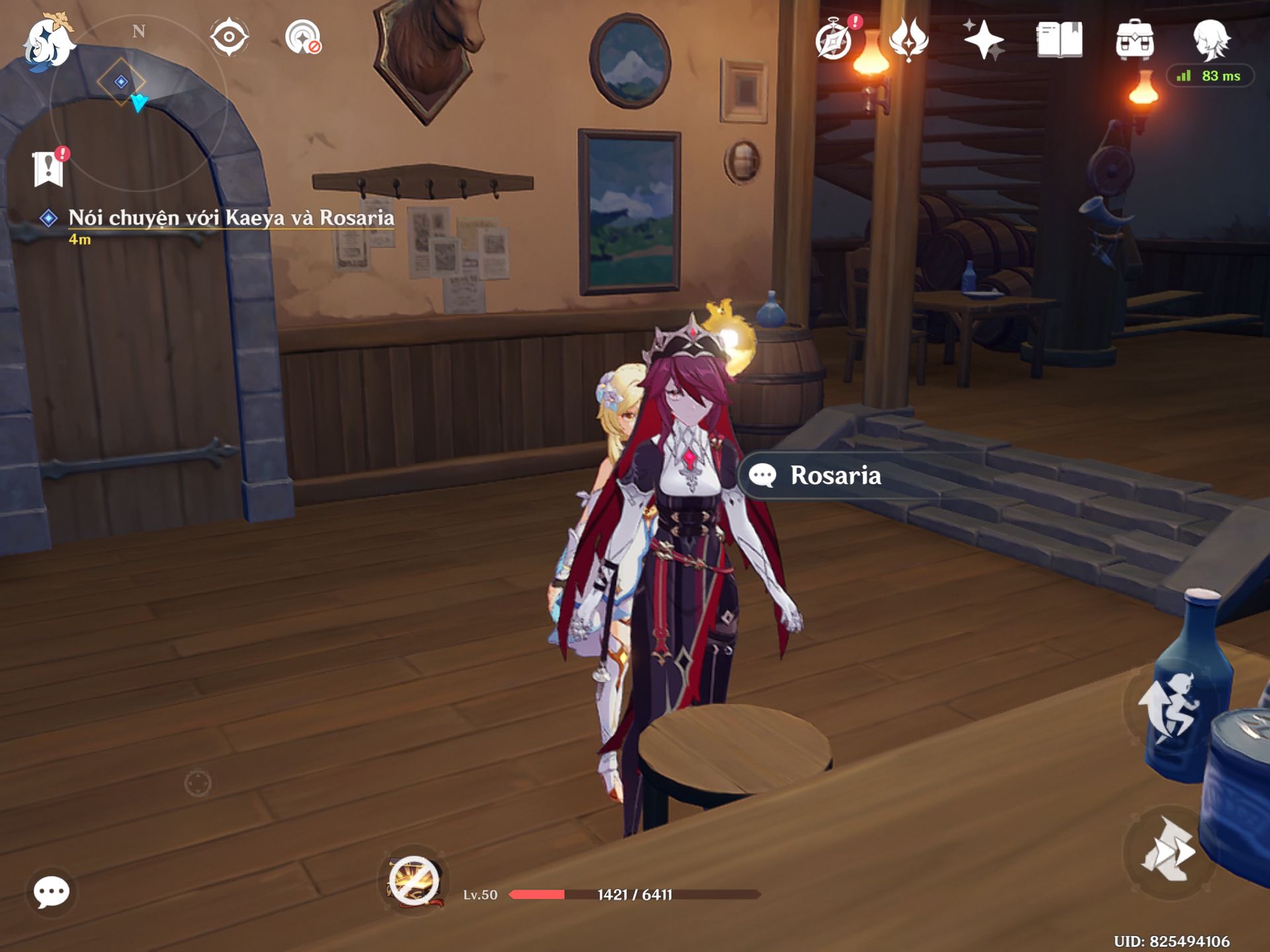The image size is (1270, 952).
Task: Open the co-op mode icon
Action: (303, 37)
